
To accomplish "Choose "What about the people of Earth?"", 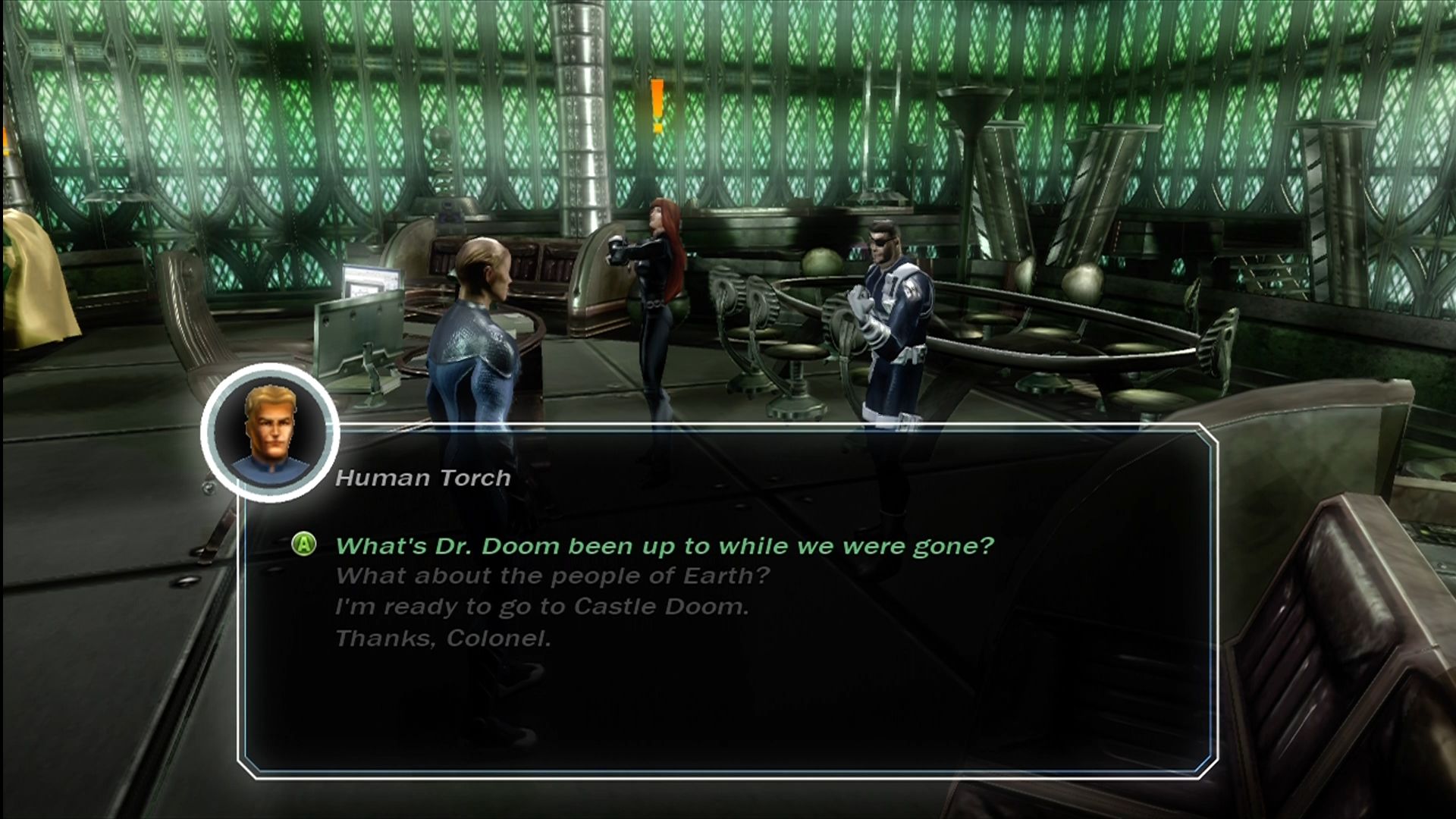I will (552, 576).
